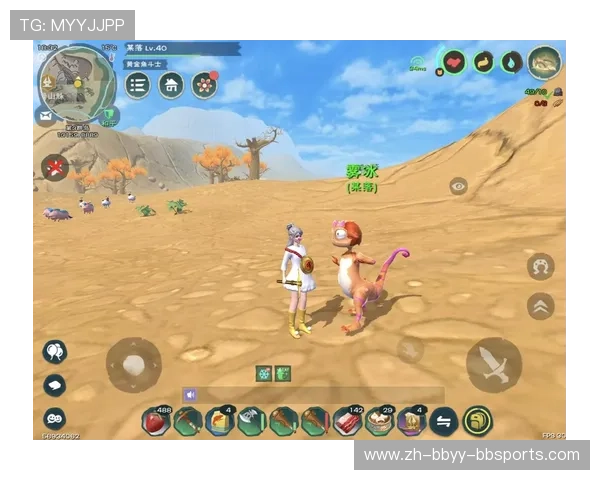Switch hotbar with the swap arrows button

(443, 421)
